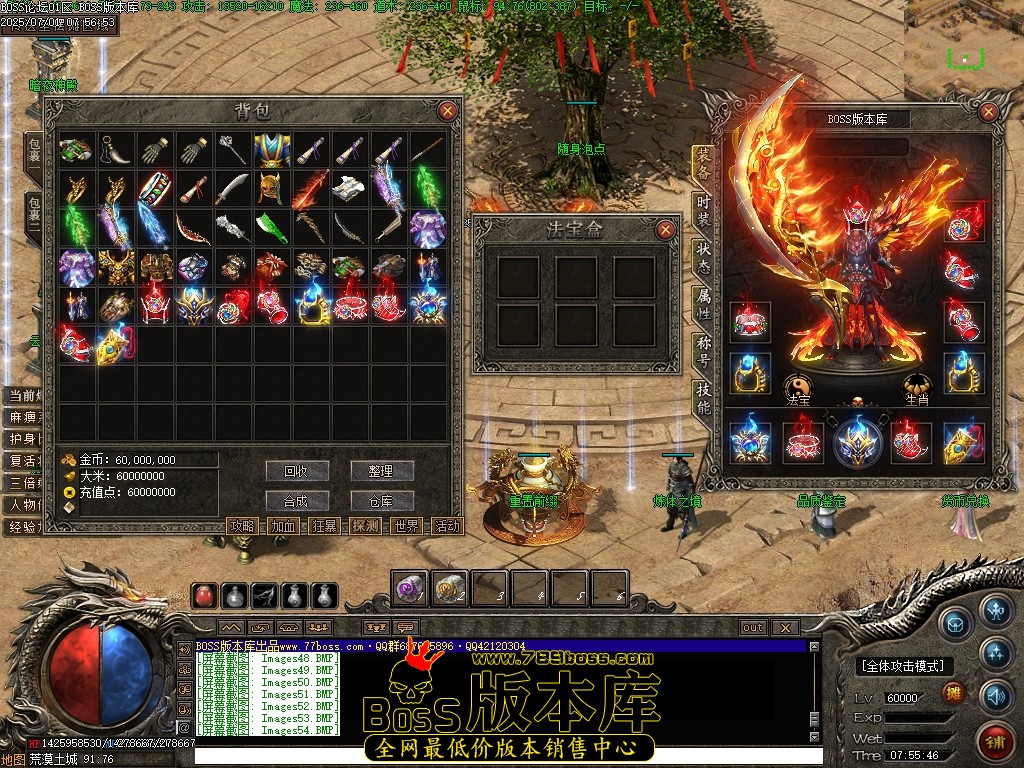The image size is (1024, 768).
Task: Open the 攻略 guide button
Action: click(242, 526)
